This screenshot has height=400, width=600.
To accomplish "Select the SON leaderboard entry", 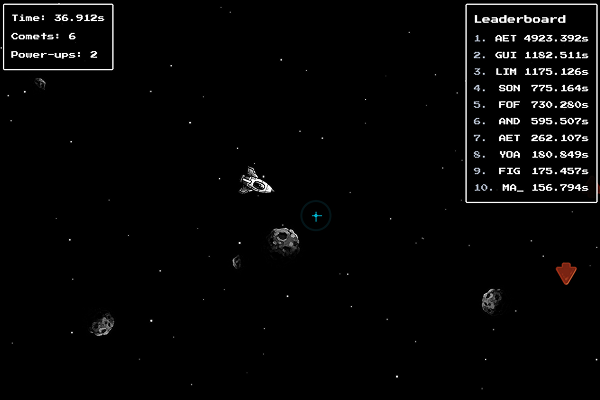I will (531, 88).
